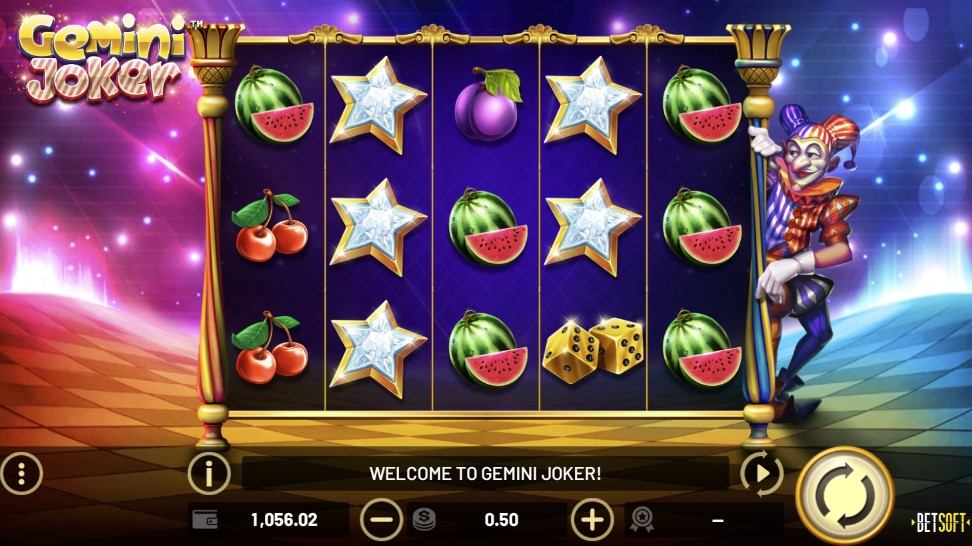The image size is (972, 546).
Task: Increase the bet with the plus button
Action: click(592, 519)
